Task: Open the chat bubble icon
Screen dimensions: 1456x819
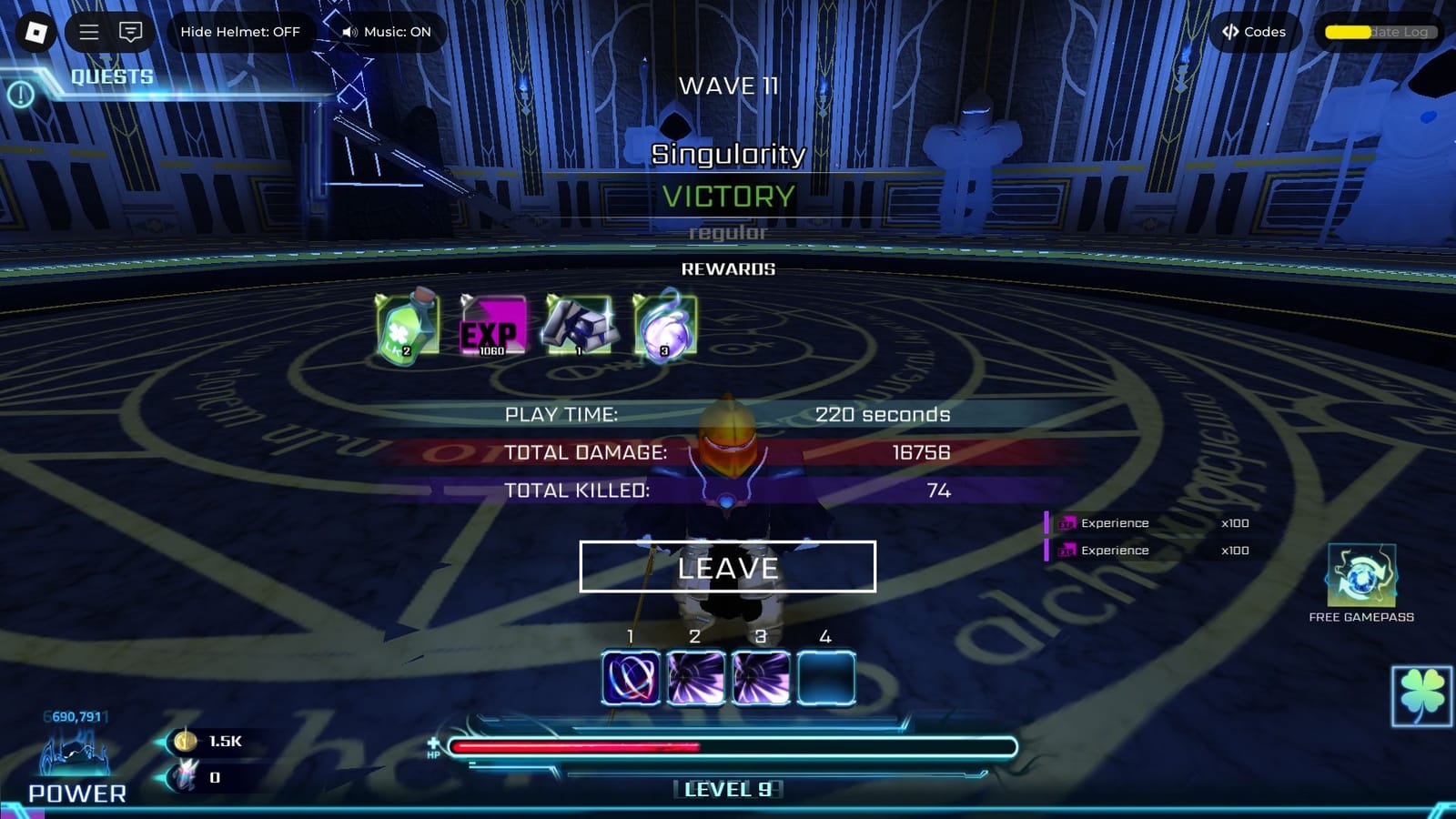Action: 130,32
